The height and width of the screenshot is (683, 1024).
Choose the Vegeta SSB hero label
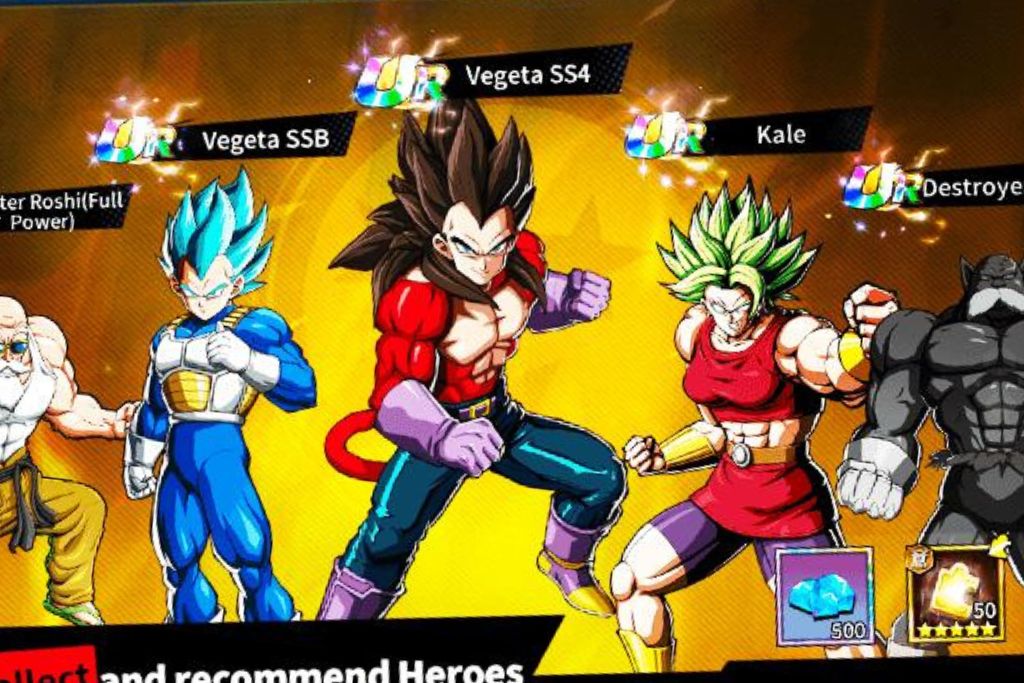click(265, 138)
